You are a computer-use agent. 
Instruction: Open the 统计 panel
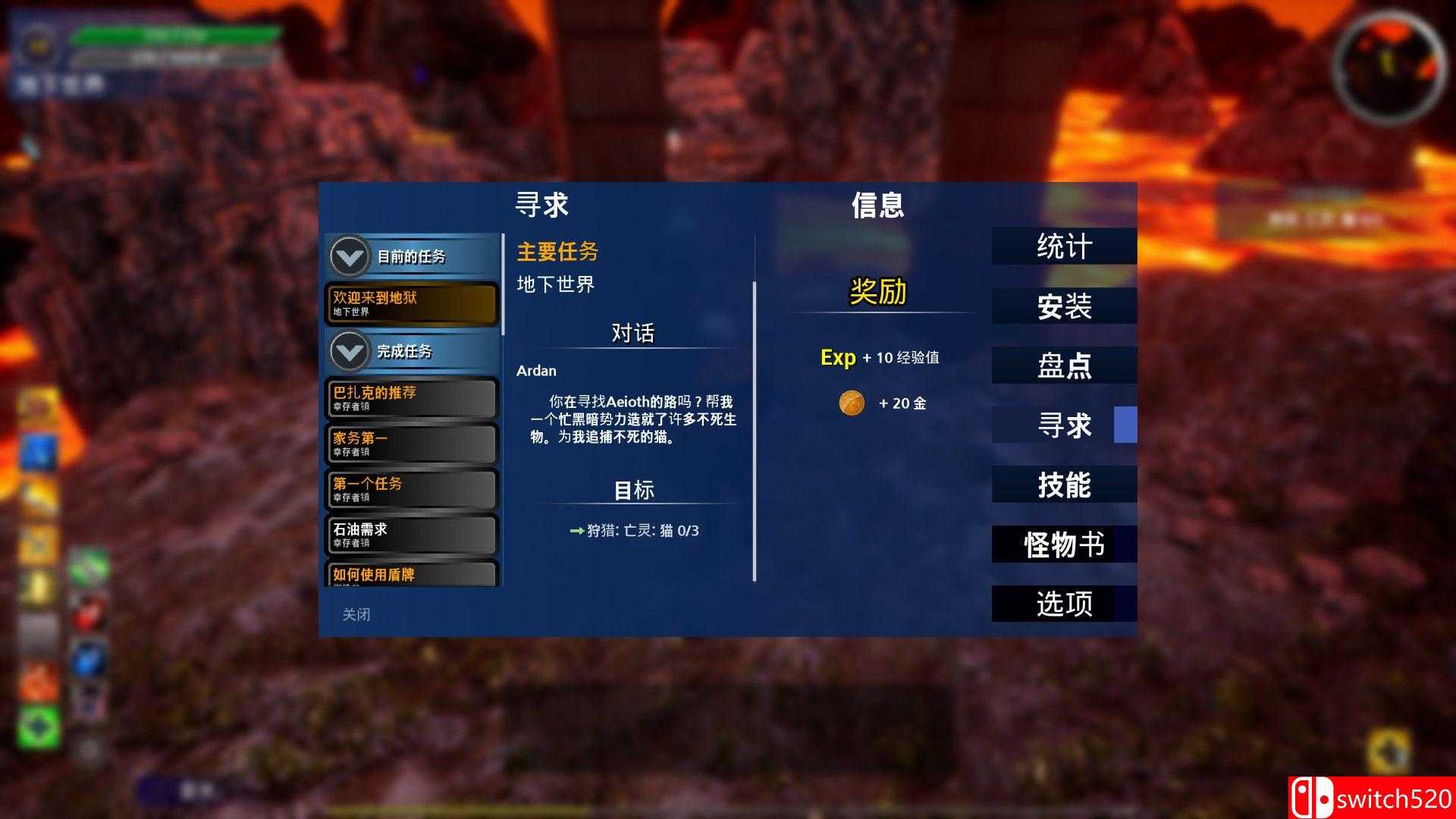pos(1065,246)
